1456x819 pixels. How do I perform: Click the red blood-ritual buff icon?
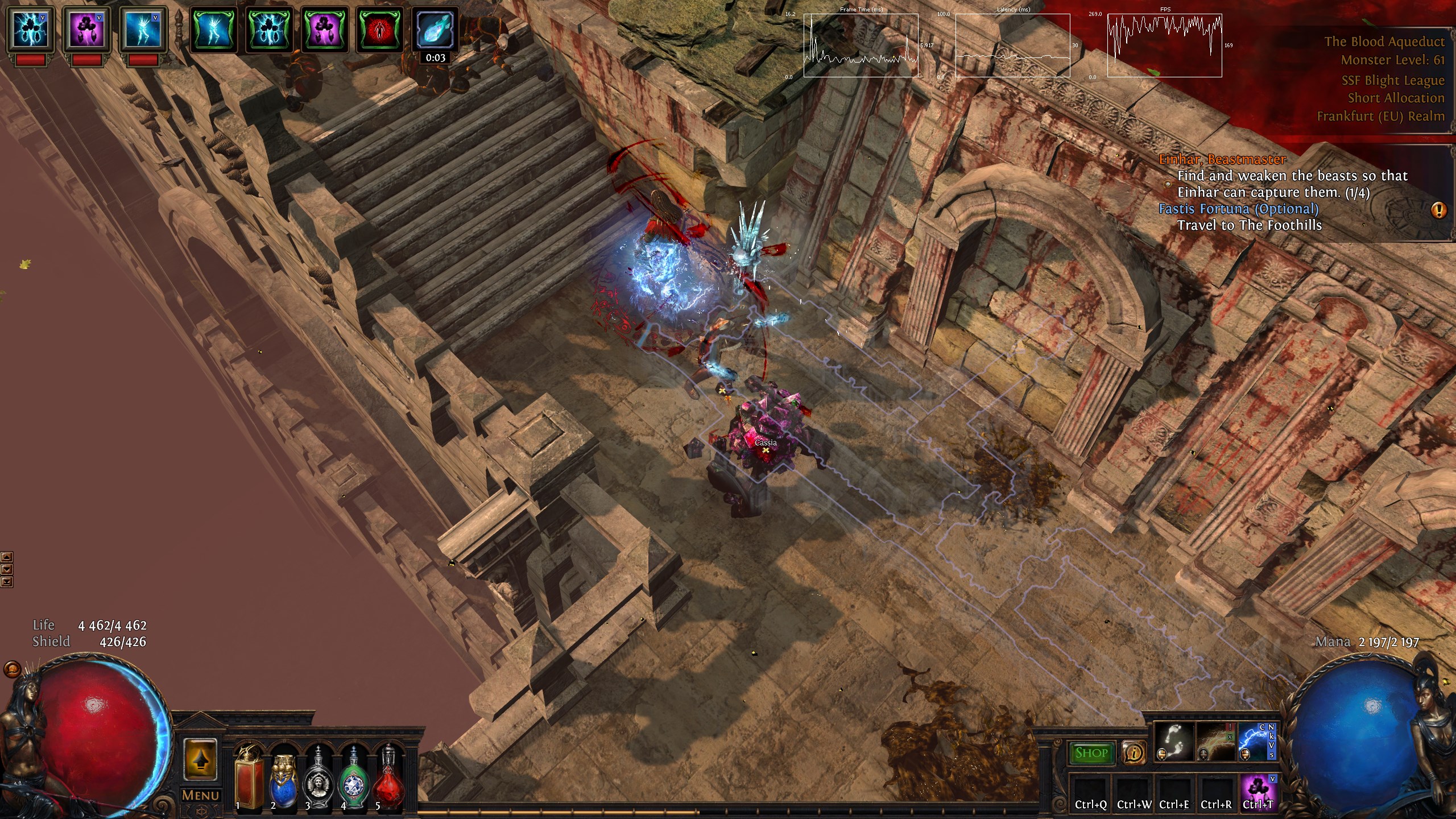pyautogui.click(x=379, y=30)
